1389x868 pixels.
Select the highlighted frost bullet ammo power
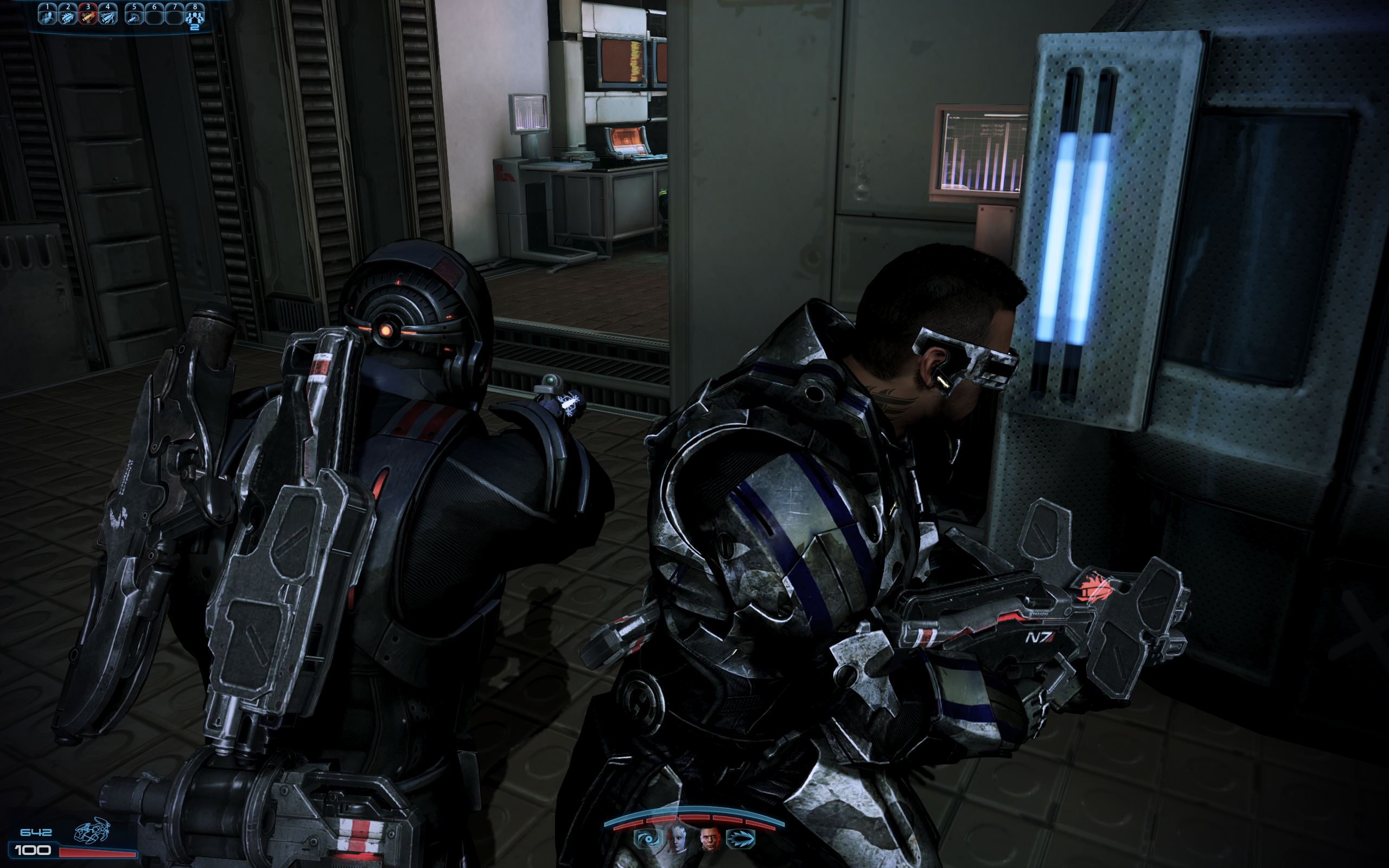pyautogui.click(x=88, y=16)
